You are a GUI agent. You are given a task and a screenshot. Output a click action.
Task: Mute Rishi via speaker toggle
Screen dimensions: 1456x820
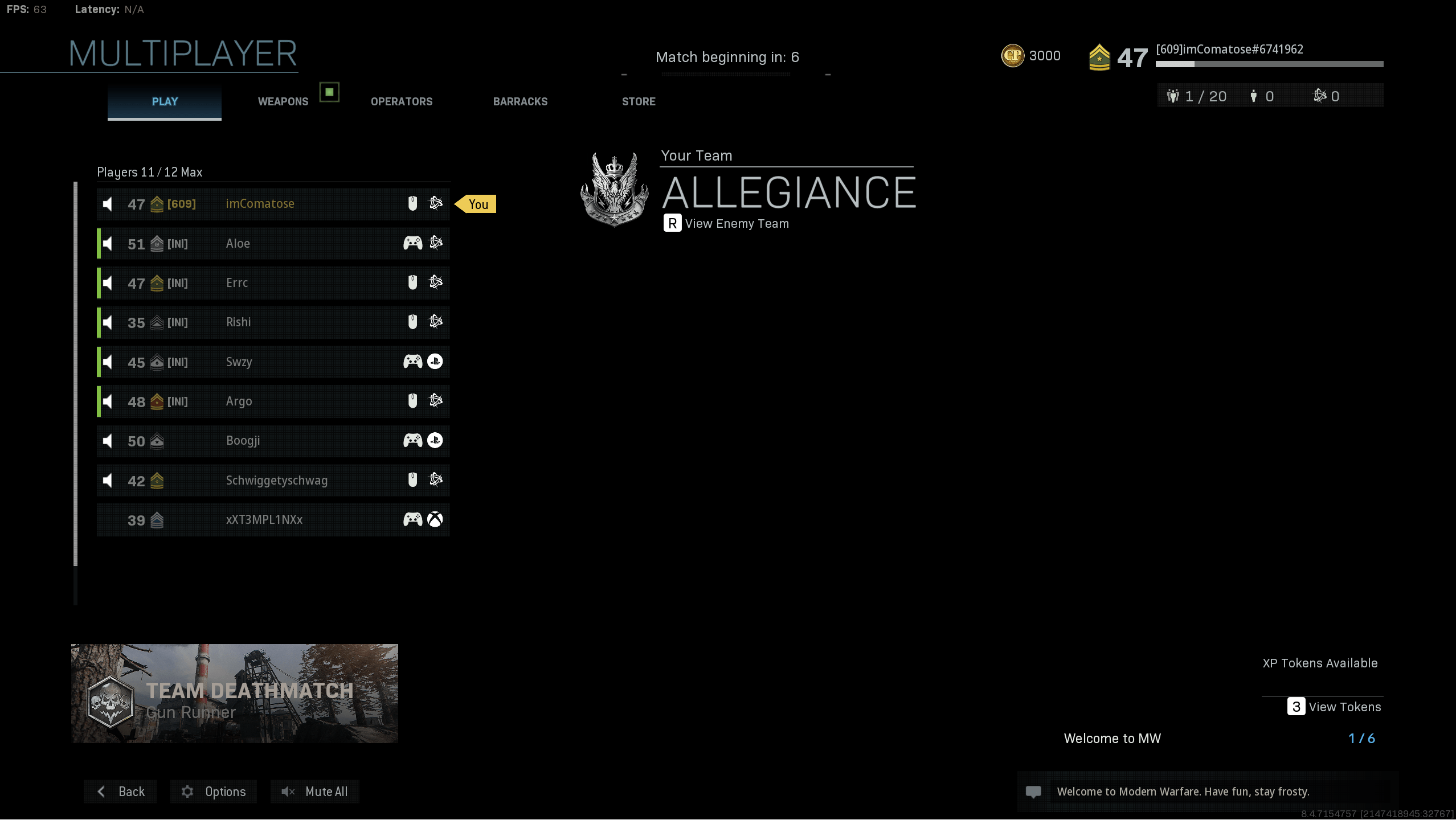pos(107,322)
